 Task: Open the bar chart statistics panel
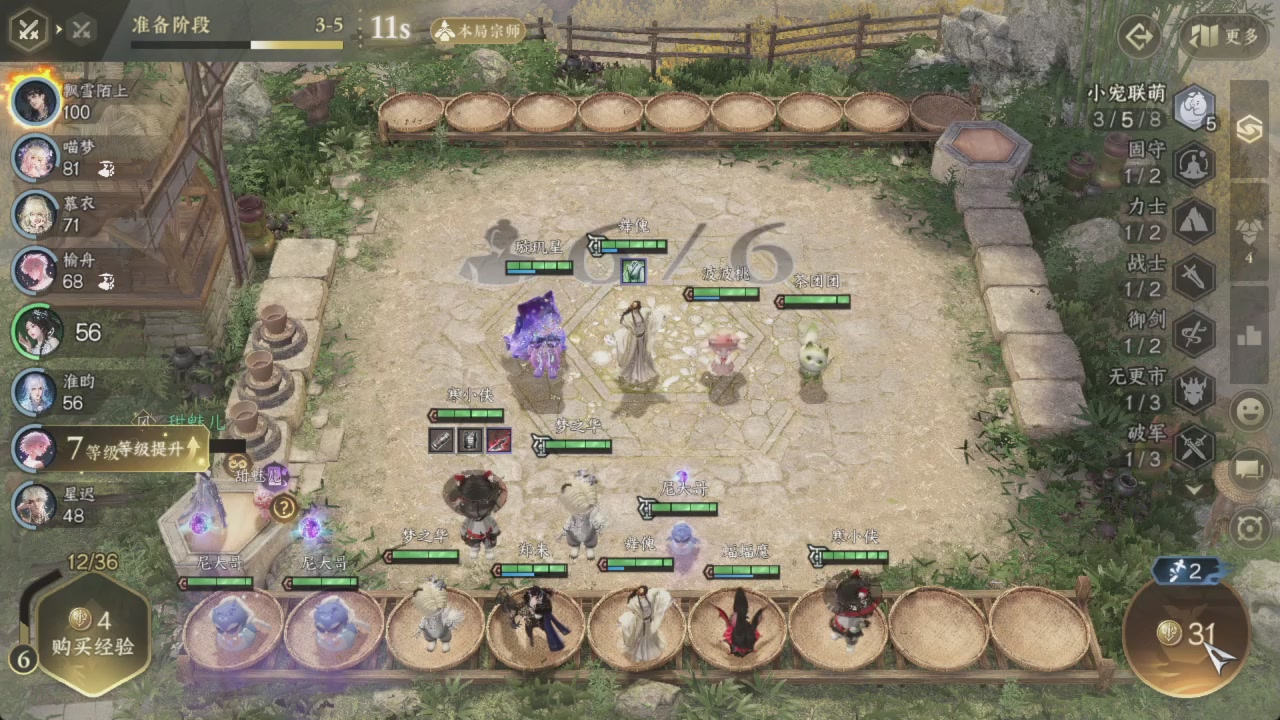[x=1250, y=334]
